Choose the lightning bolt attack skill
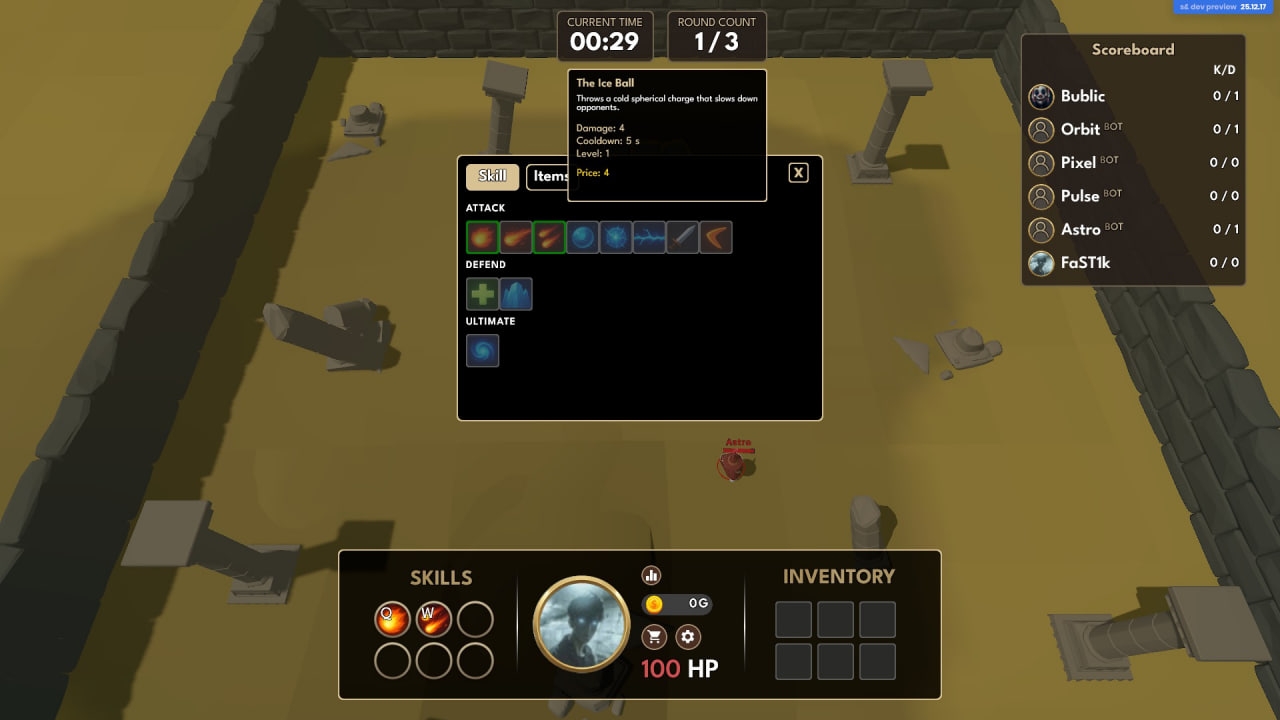 coord(649,238)
